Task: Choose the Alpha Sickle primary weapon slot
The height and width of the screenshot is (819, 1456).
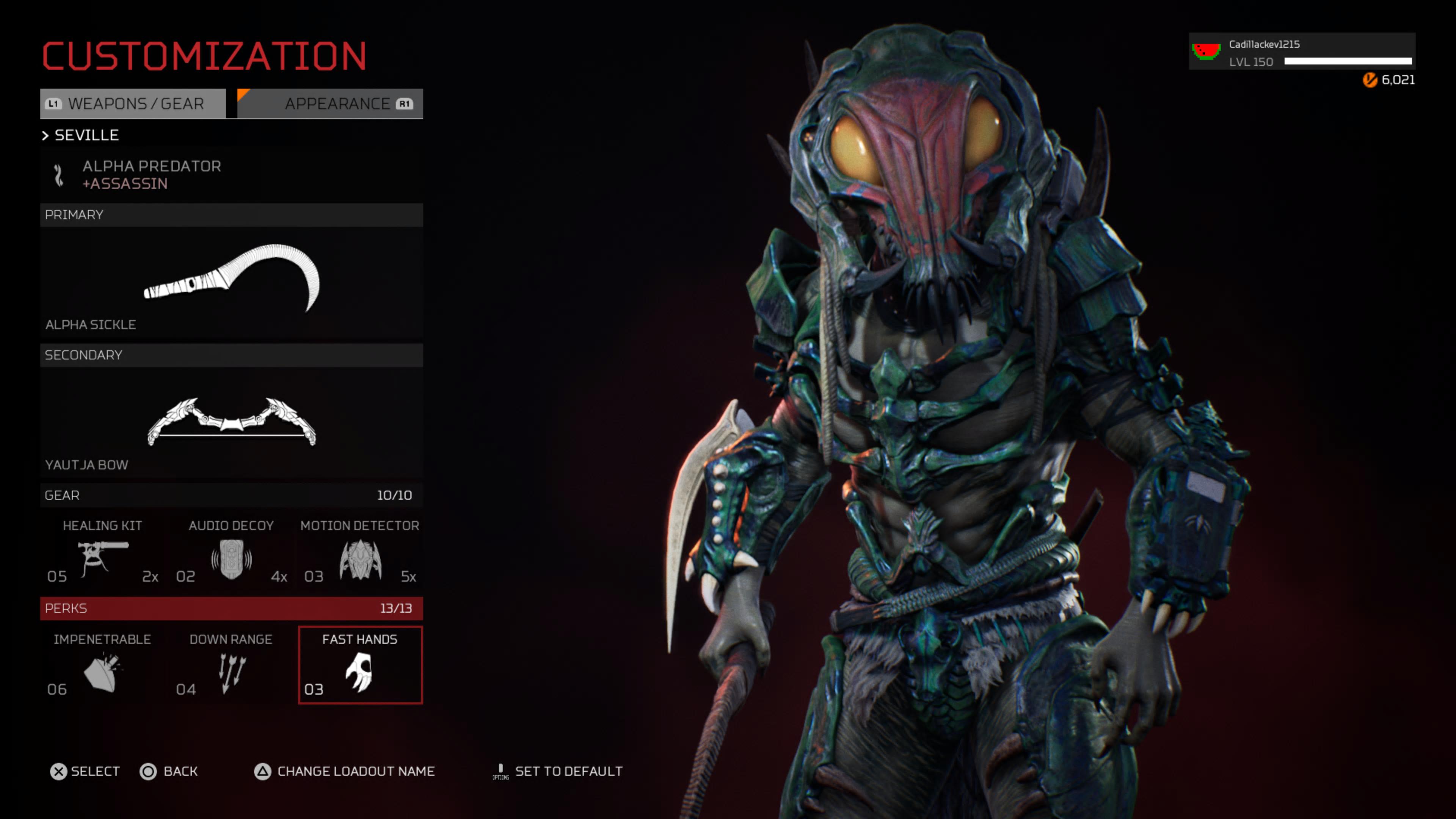Action: pos(231,282)
